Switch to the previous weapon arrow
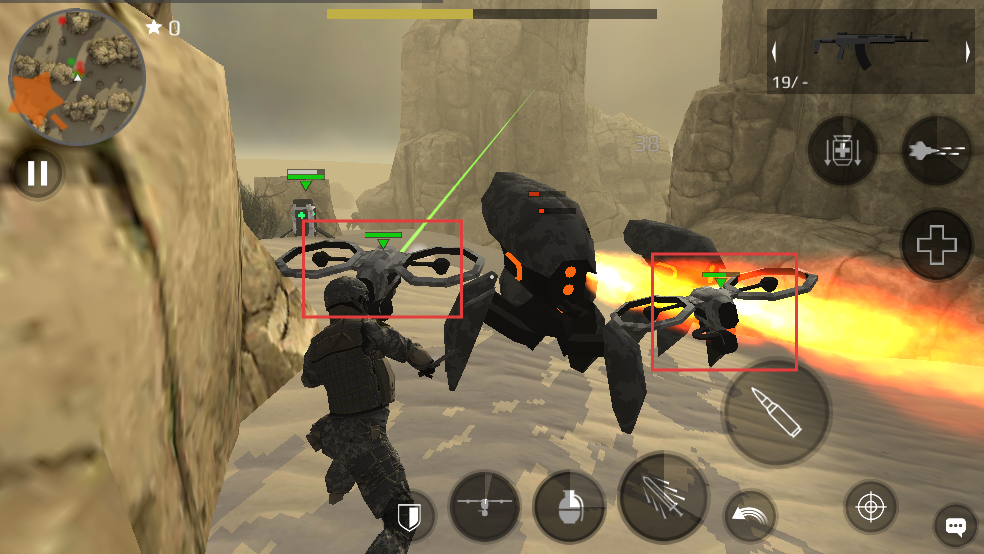The width and height of the screenshot is (984, 554). 775,52
